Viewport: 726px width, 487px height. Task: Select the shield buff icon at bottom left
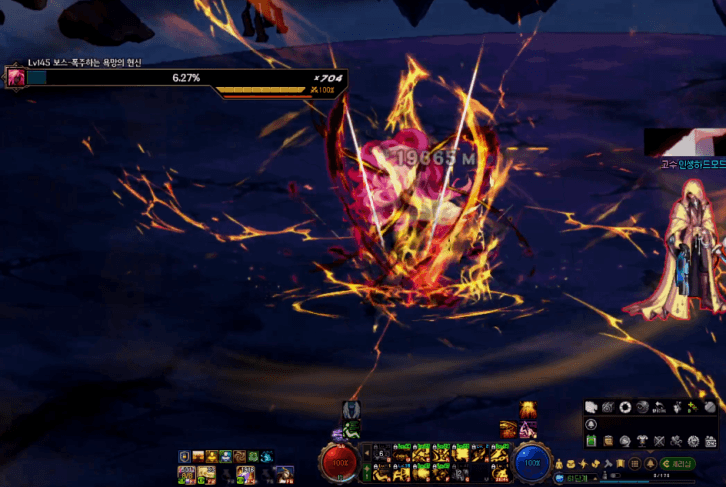[x=184, y=456]
